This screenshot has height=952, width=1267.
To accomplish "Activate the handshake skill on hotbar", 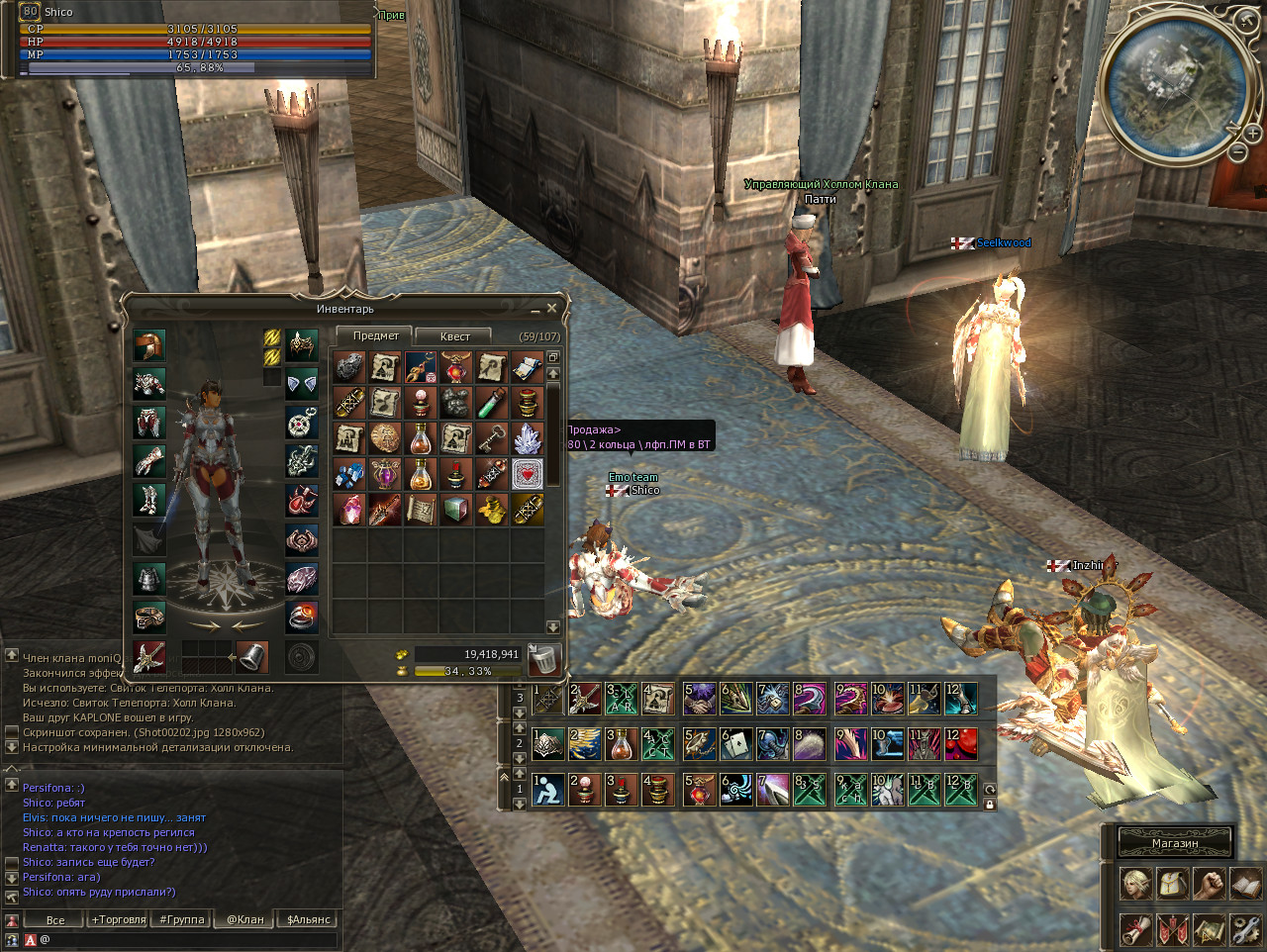I will 700,699.
